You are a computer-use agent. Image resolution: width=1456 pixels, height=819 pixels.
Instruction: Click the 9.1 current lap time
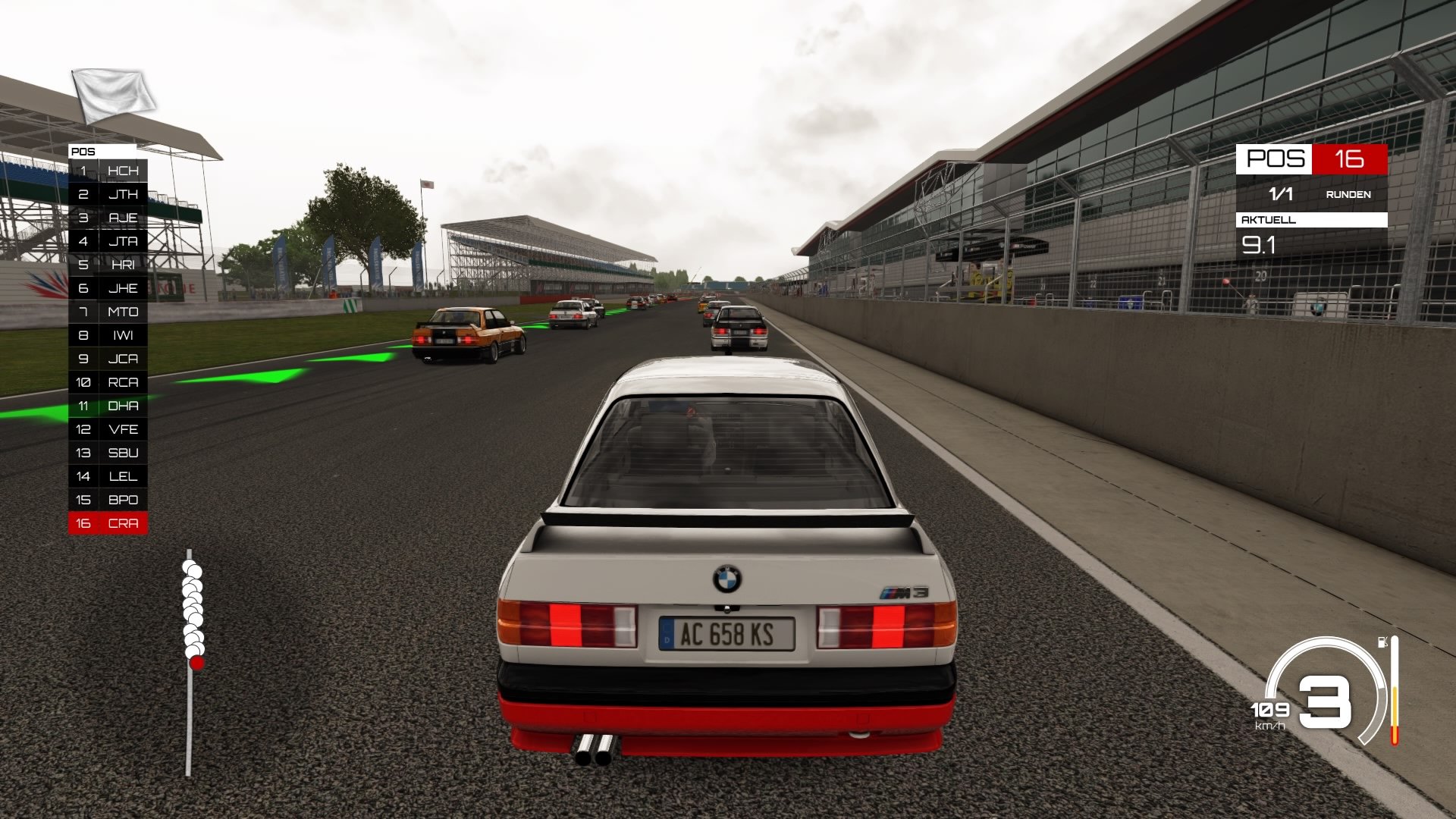[1260, 246]
